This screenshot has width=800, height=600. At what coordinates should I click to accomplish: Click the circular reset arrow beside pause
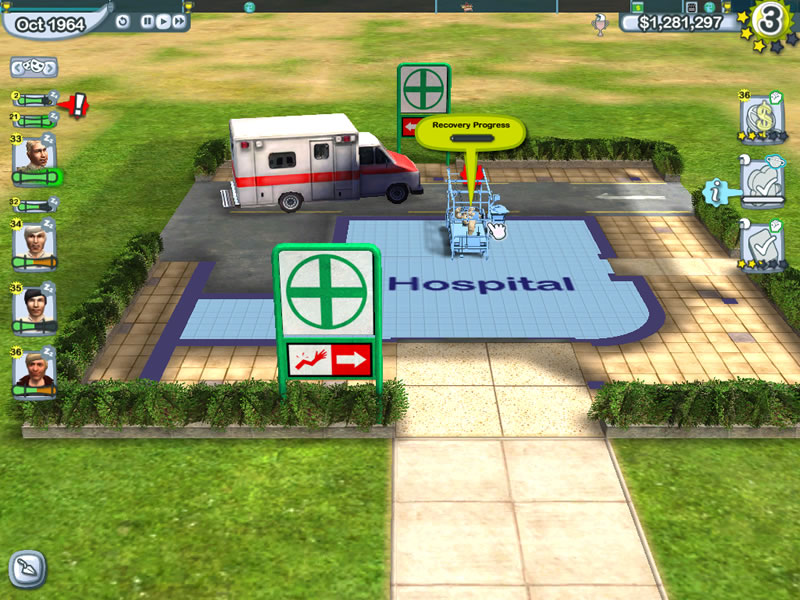point(123,22)
